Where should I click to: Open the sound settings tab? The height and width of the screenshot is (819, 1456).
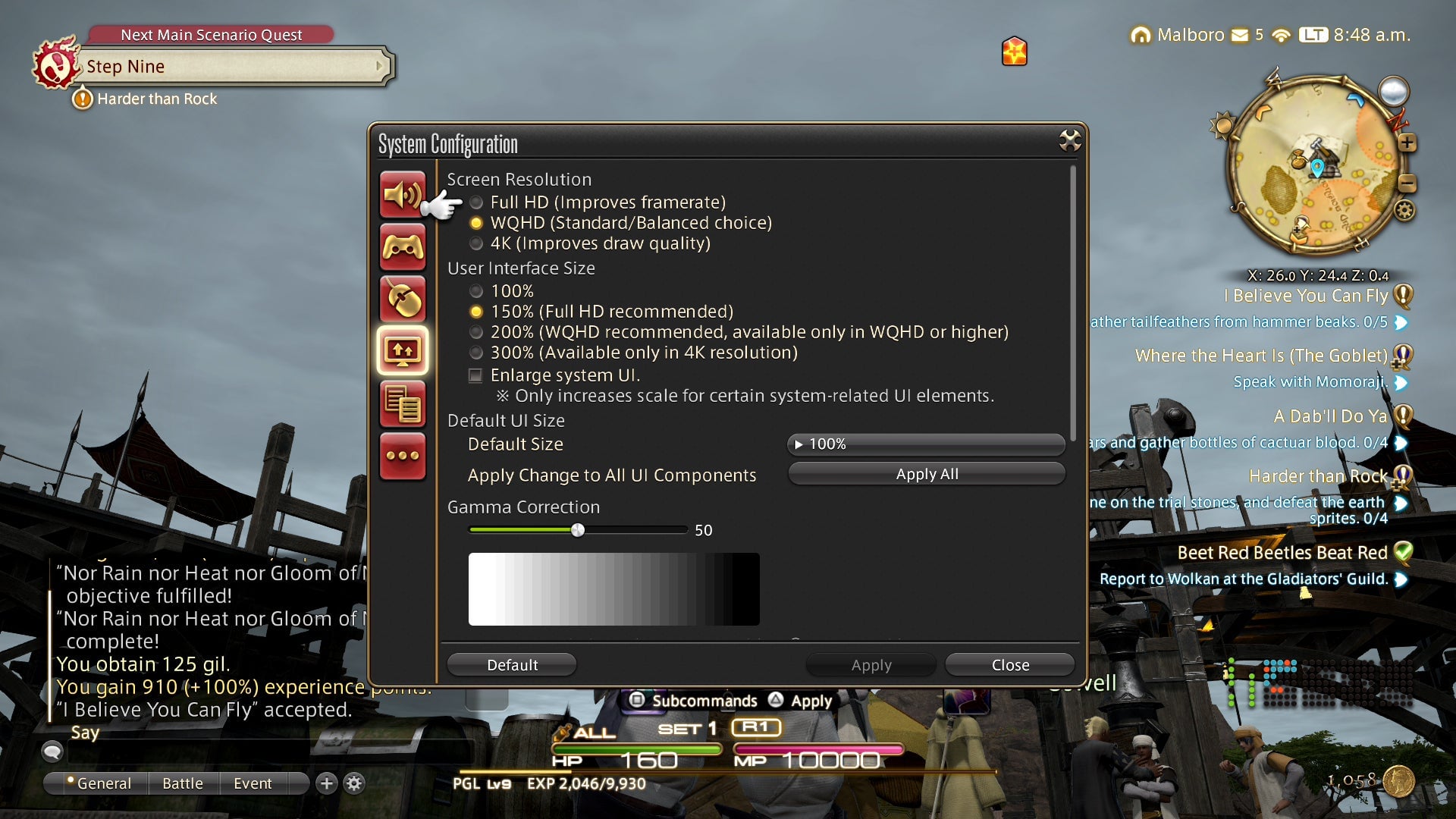pyautogui.click(x=402, y=195)
